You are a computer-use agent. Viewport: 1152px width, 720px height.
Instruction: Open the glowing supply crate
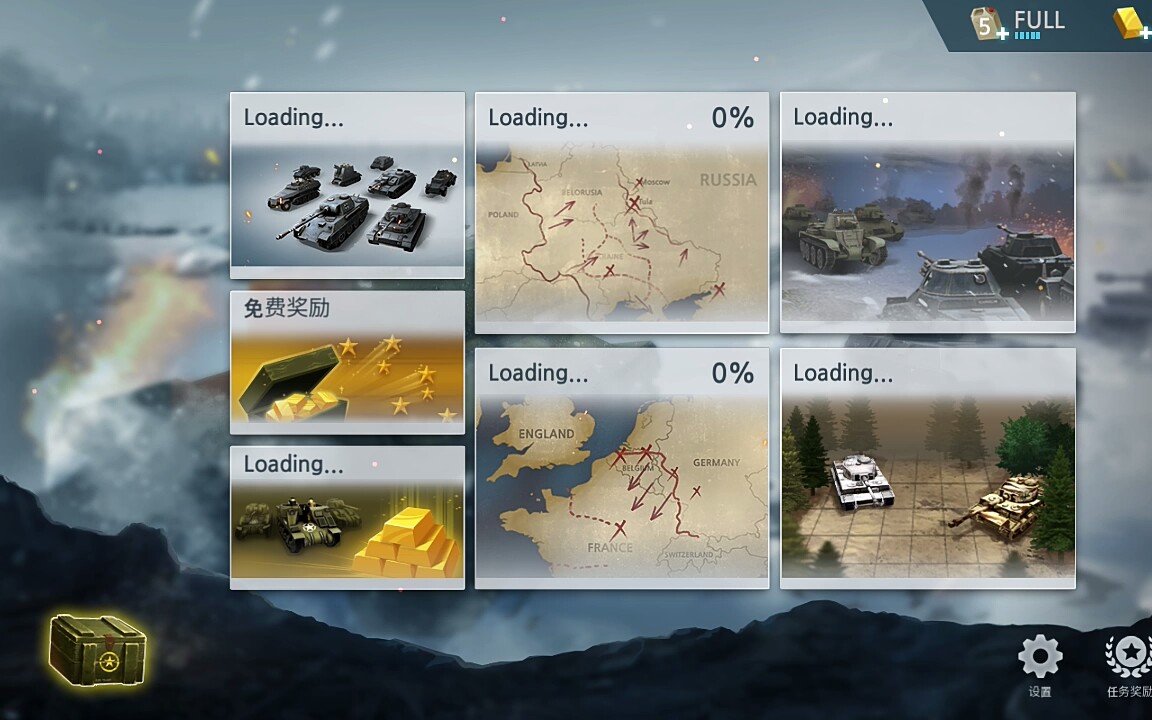point(97,651)
